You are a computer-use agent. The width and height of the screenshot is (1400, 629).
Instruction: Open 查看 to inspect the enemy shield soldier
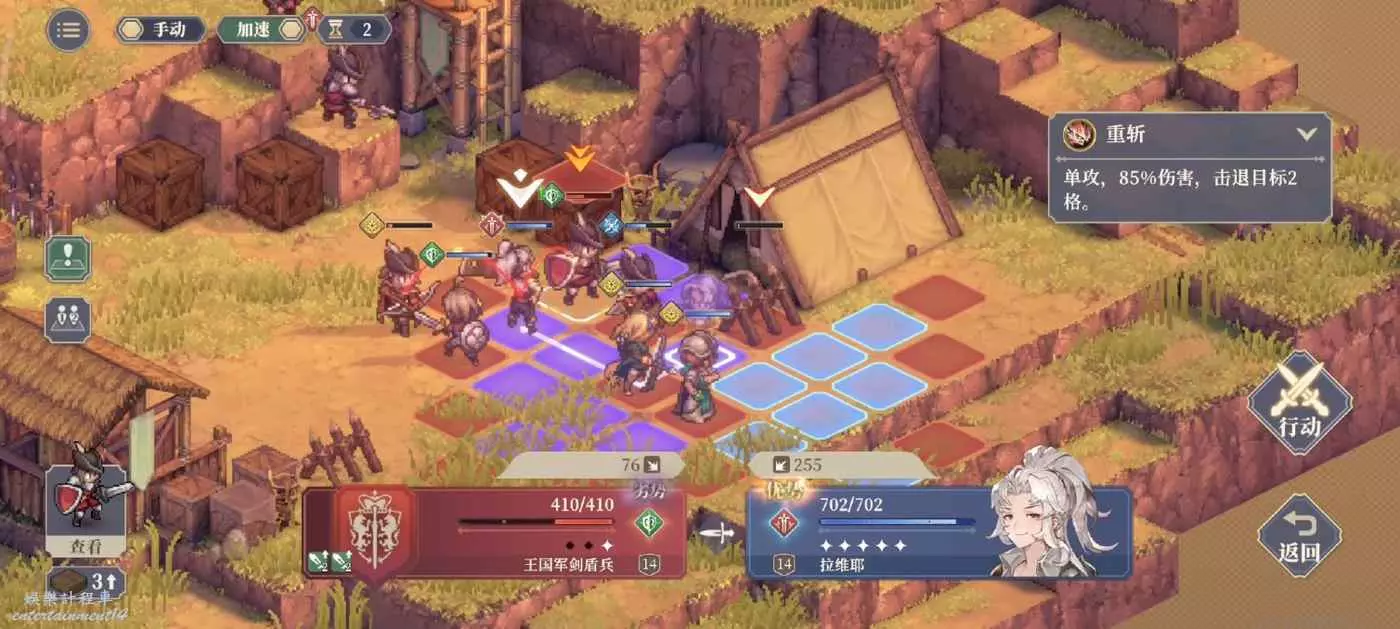[x=86, y=506]
